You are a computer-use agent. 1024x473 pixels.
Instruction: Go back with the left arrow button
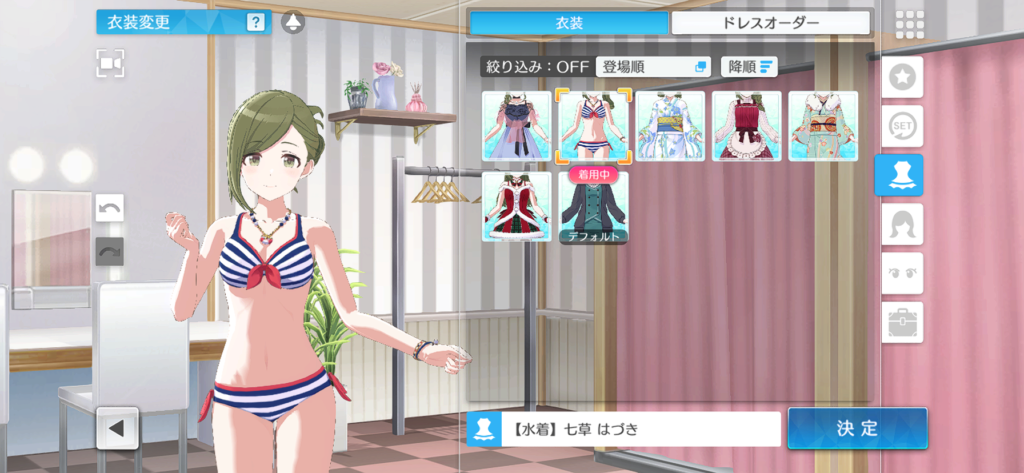point(116,429)
